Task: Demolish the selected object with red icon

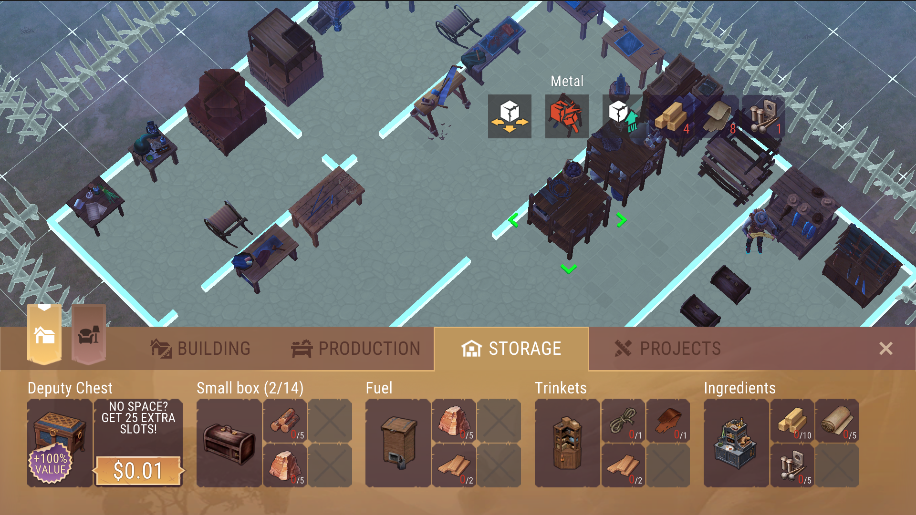Action: click(x=566, y=116)
